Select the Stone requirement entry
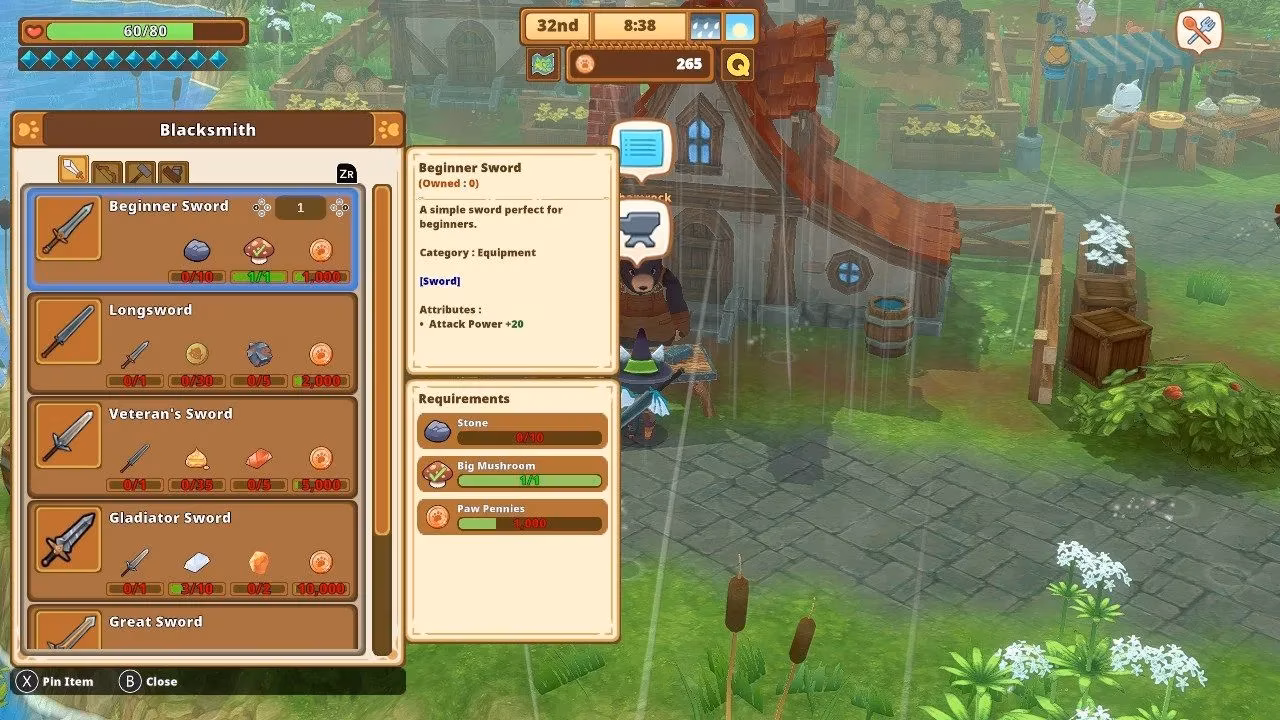This screenshot has height=720, width=1280. tap(512, 431)
